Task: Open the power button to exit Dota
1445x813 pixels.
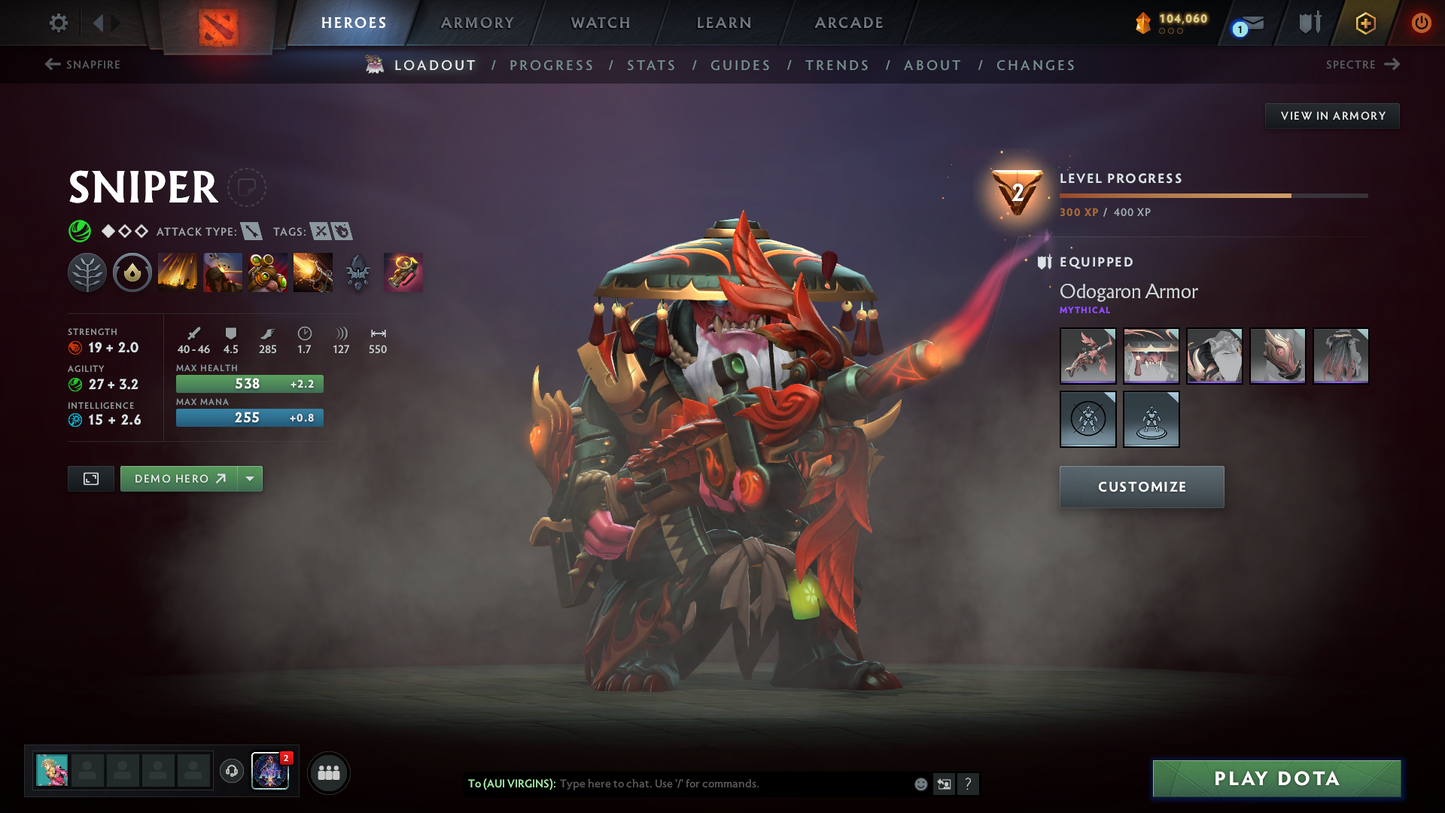Action: (x=1421, y=22)
